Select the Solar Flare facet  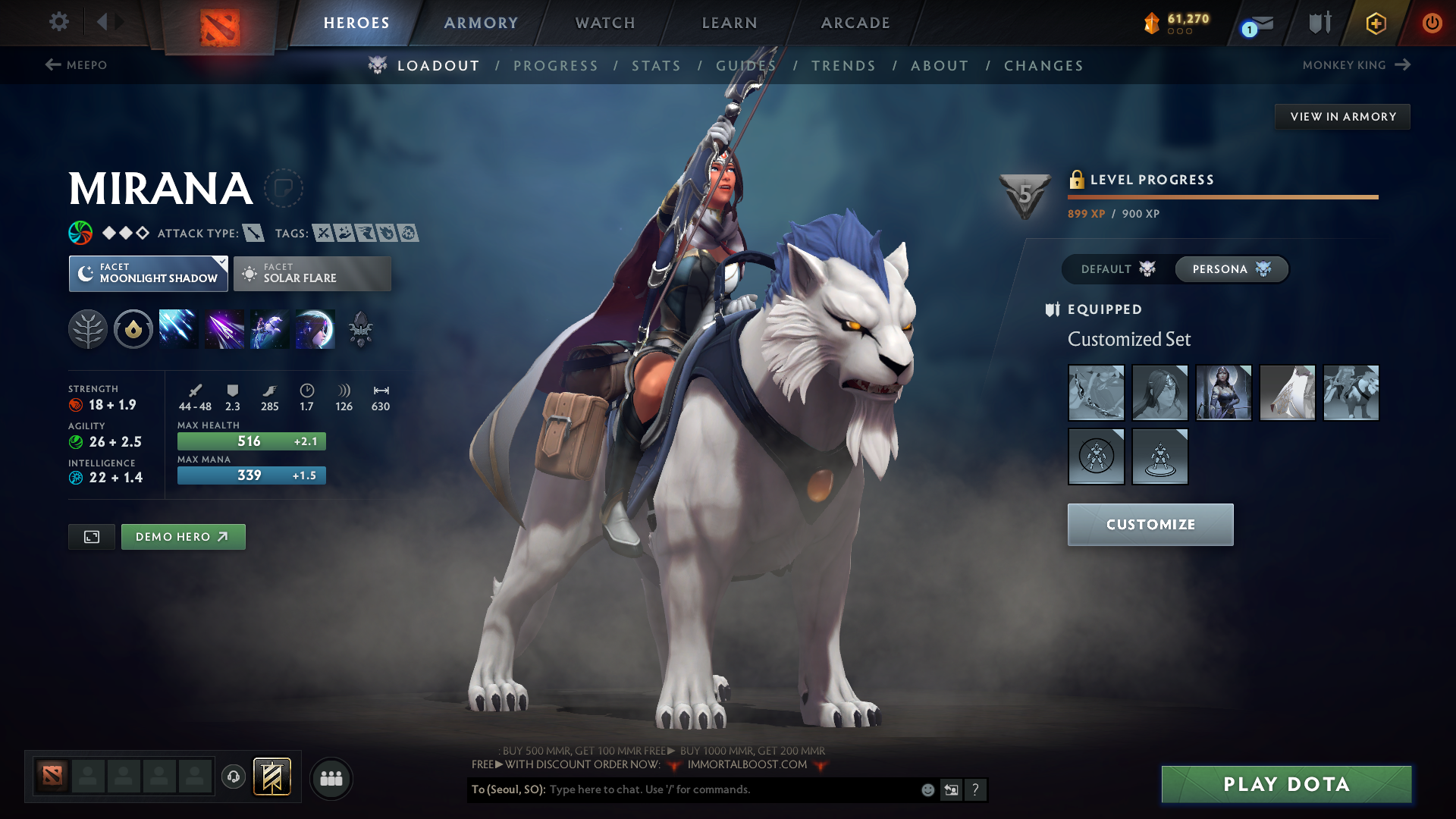point(312,273)
